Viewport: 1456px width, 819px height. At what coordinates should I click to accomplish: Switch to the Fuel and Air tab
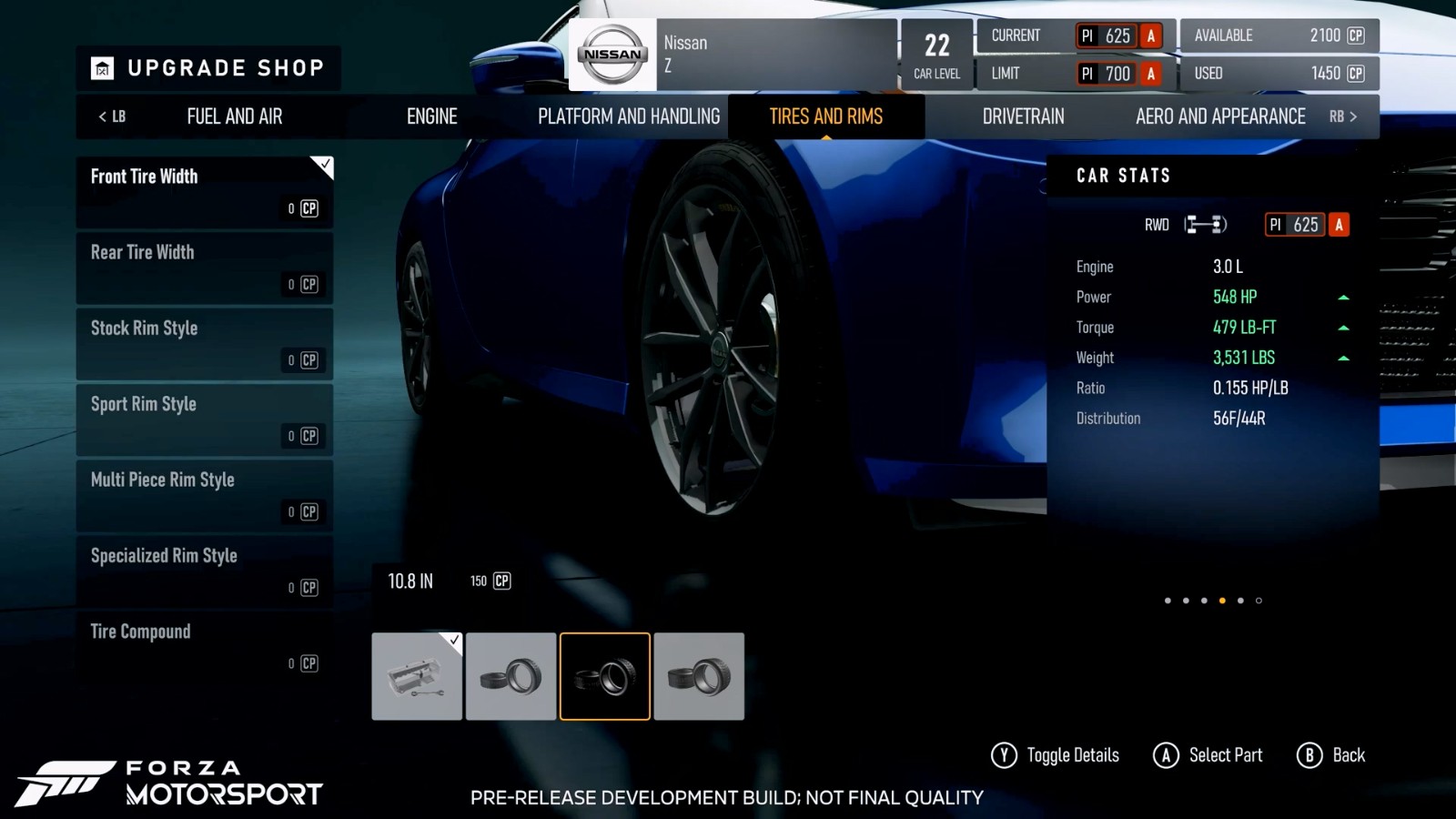click(x=234, y=116)
